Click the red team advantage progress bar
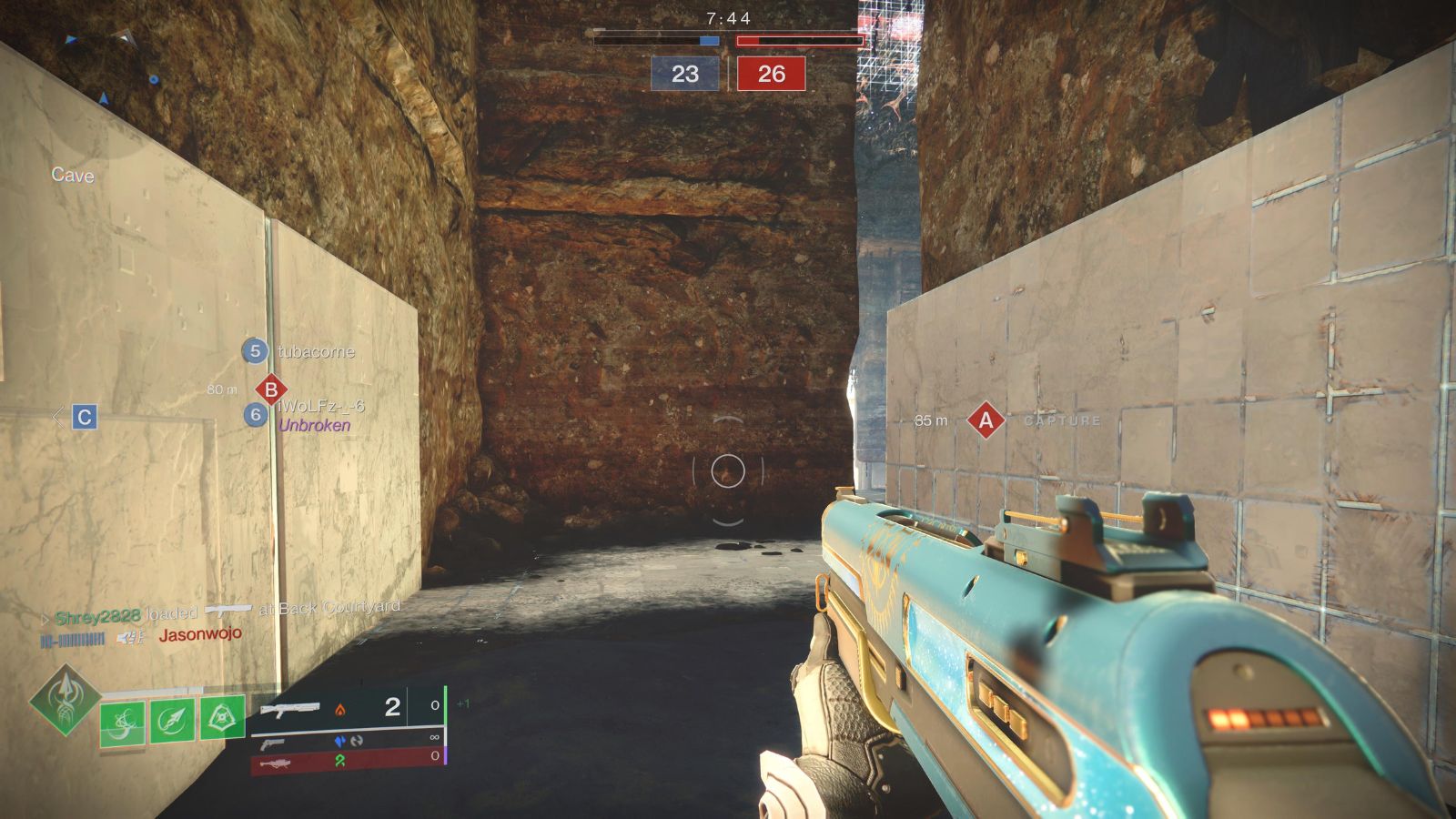Image resolution: width=1456 pixels, height=819 pixels. click(799, 39)
